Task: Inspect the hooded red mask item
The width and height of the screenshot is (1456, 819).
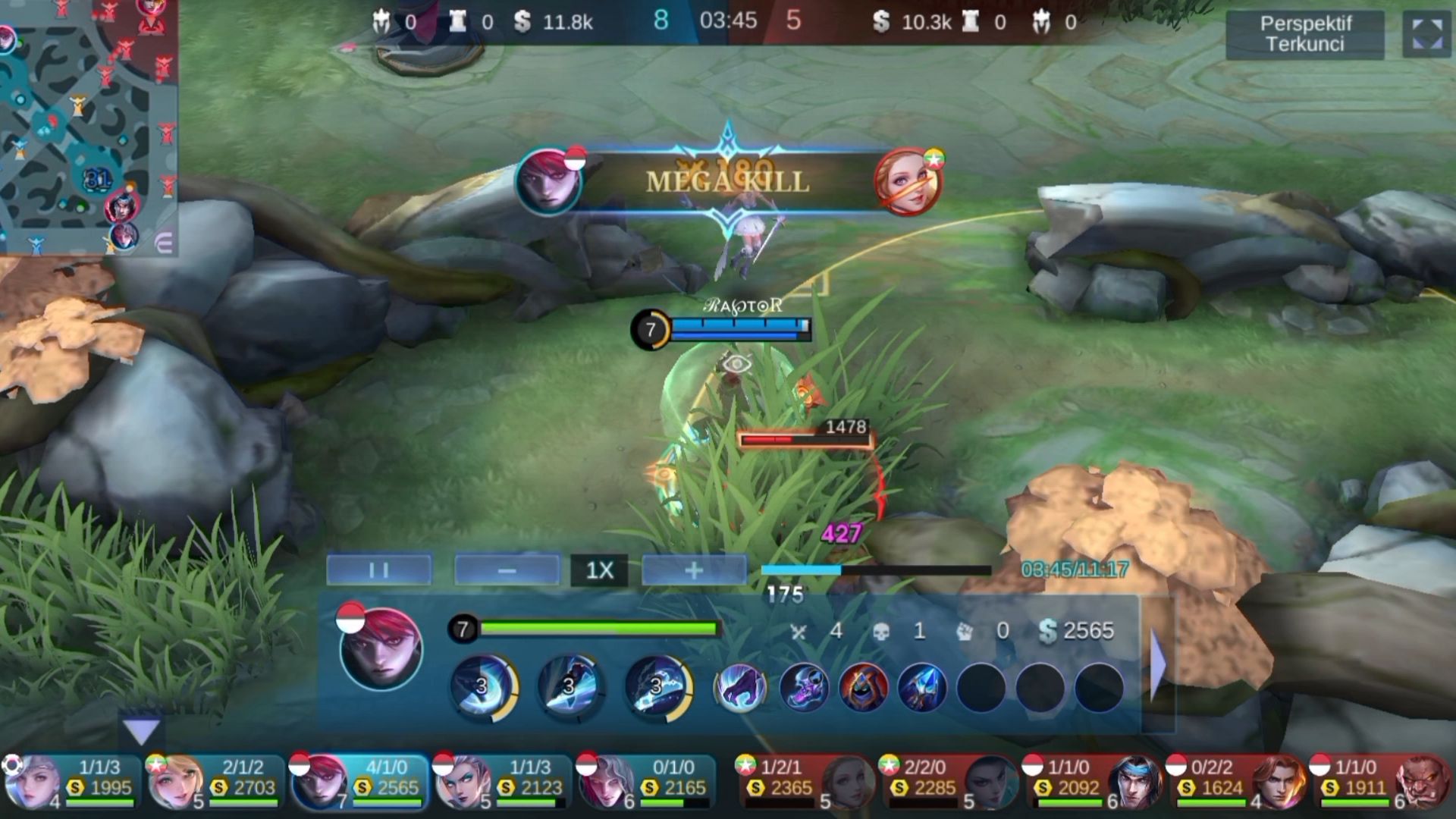Action: (x=863, y=688)
